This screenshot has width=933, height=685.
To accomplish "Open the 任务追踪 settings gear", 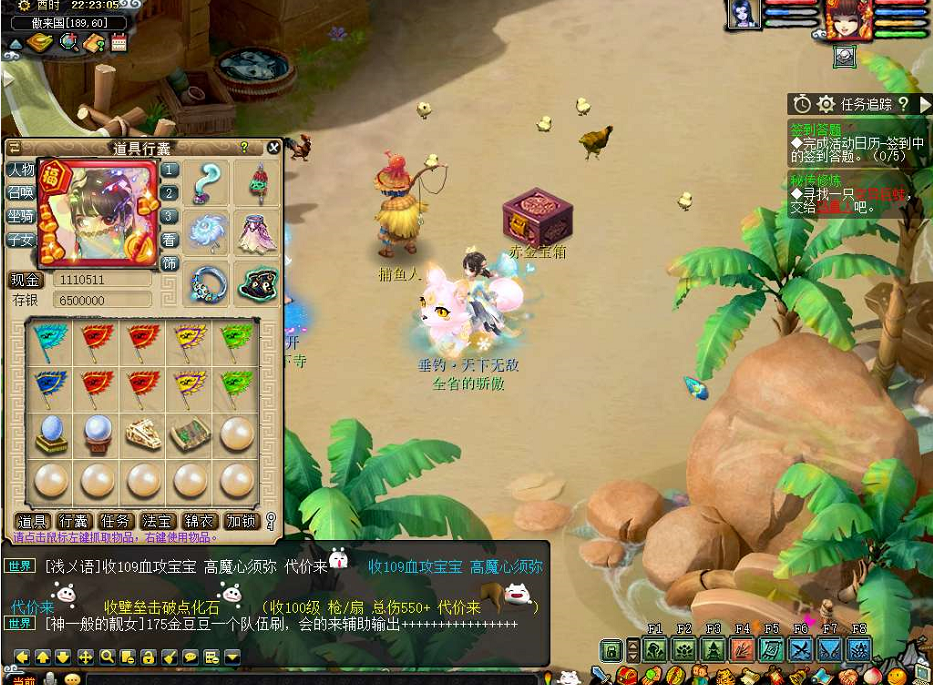I will pyautogui.click(x=826, y=104).
